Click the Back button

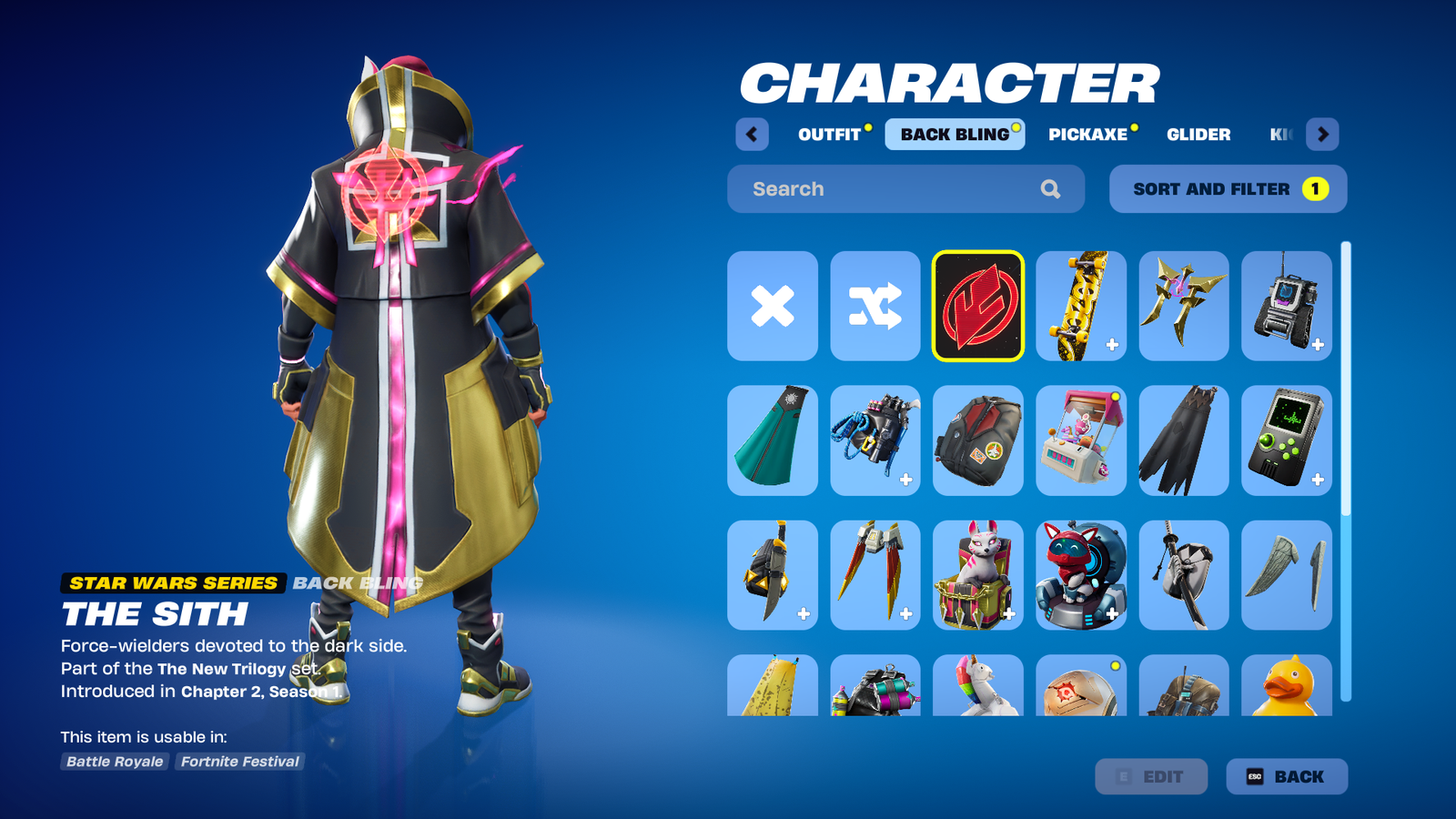(x=1286, y=776)
